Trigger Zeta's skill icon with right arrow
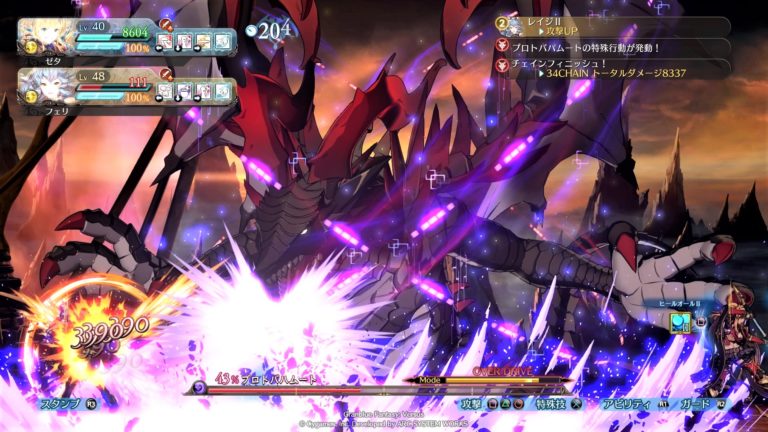768x432 pixels. click(204, 42)
